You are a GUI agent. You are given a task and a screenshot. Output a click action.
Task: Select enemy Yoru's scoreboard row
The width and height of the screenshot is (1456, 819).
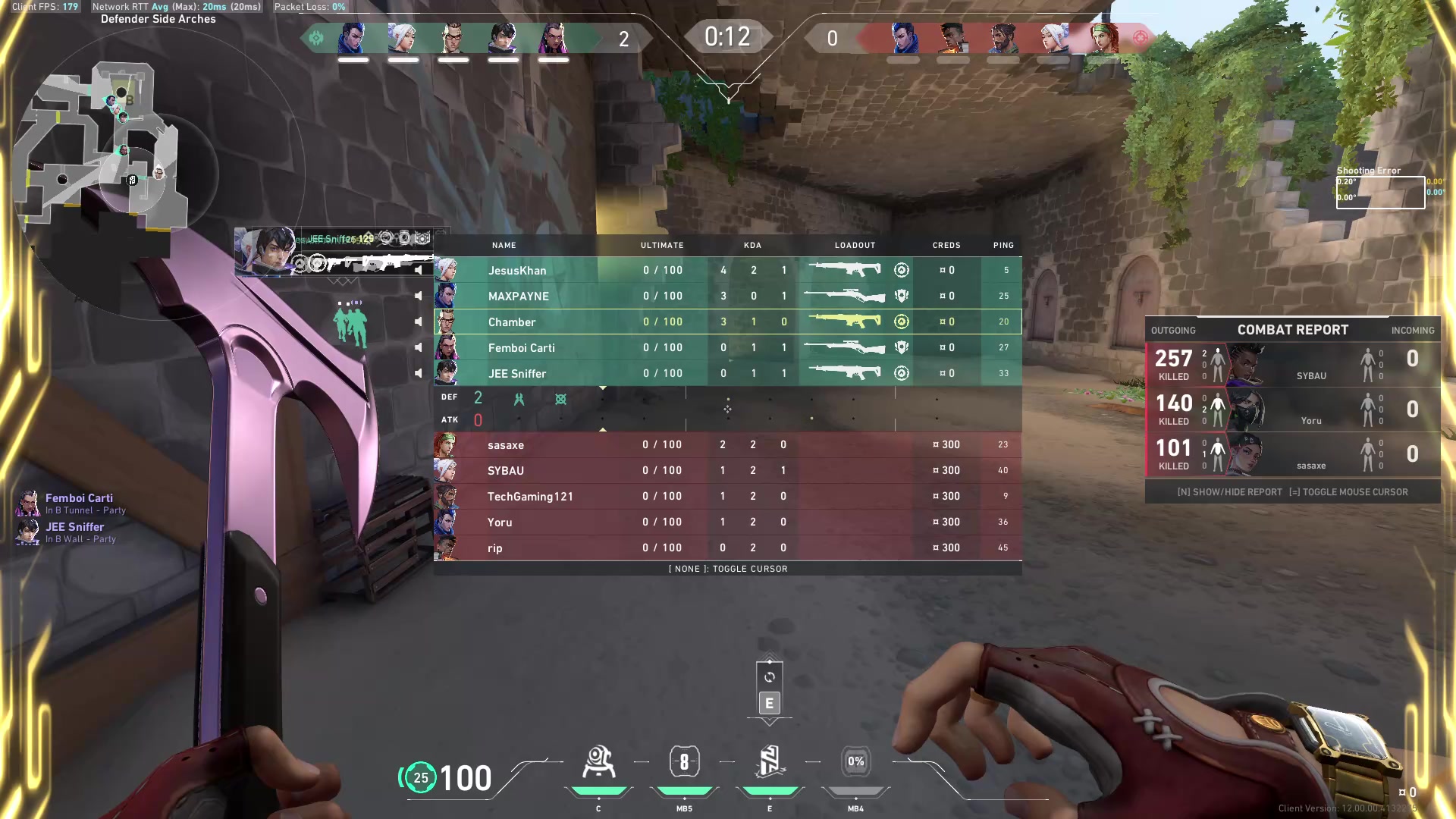pyautogui.click(x=727, y=522)
